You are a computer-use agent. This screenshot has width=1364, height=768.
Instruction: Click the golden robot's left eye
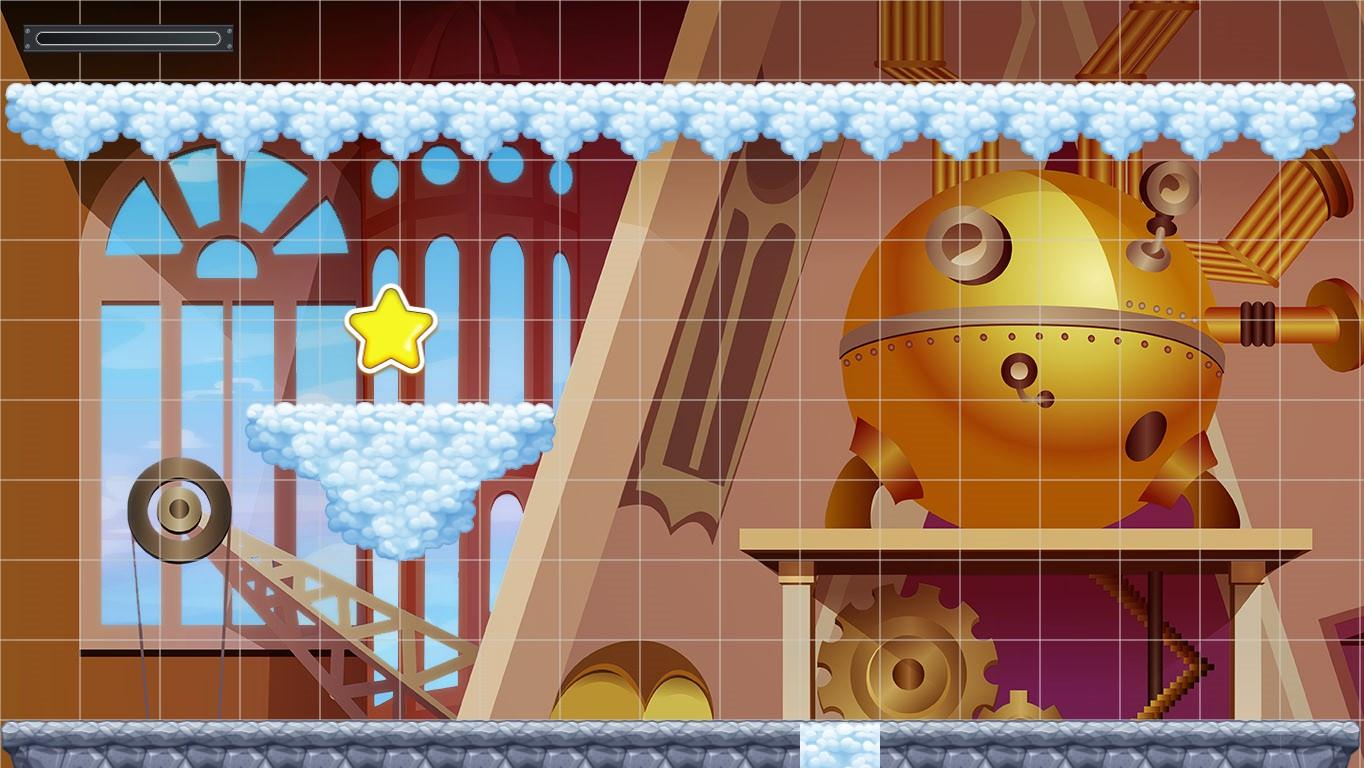(965, 242)
